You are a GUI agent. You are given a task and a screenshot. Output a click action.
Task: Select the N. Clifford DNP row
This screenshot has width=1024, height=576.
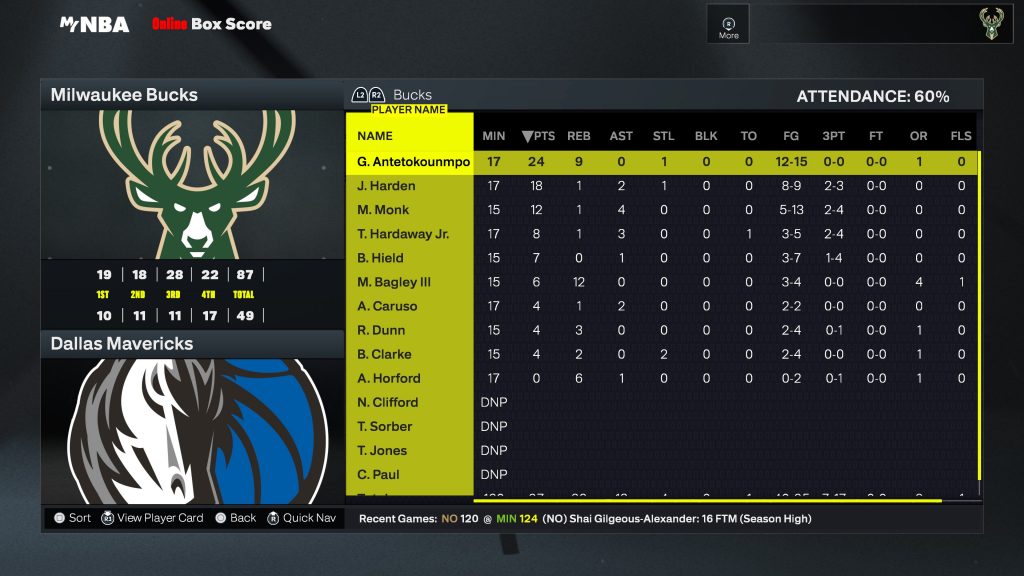point(387,402)
